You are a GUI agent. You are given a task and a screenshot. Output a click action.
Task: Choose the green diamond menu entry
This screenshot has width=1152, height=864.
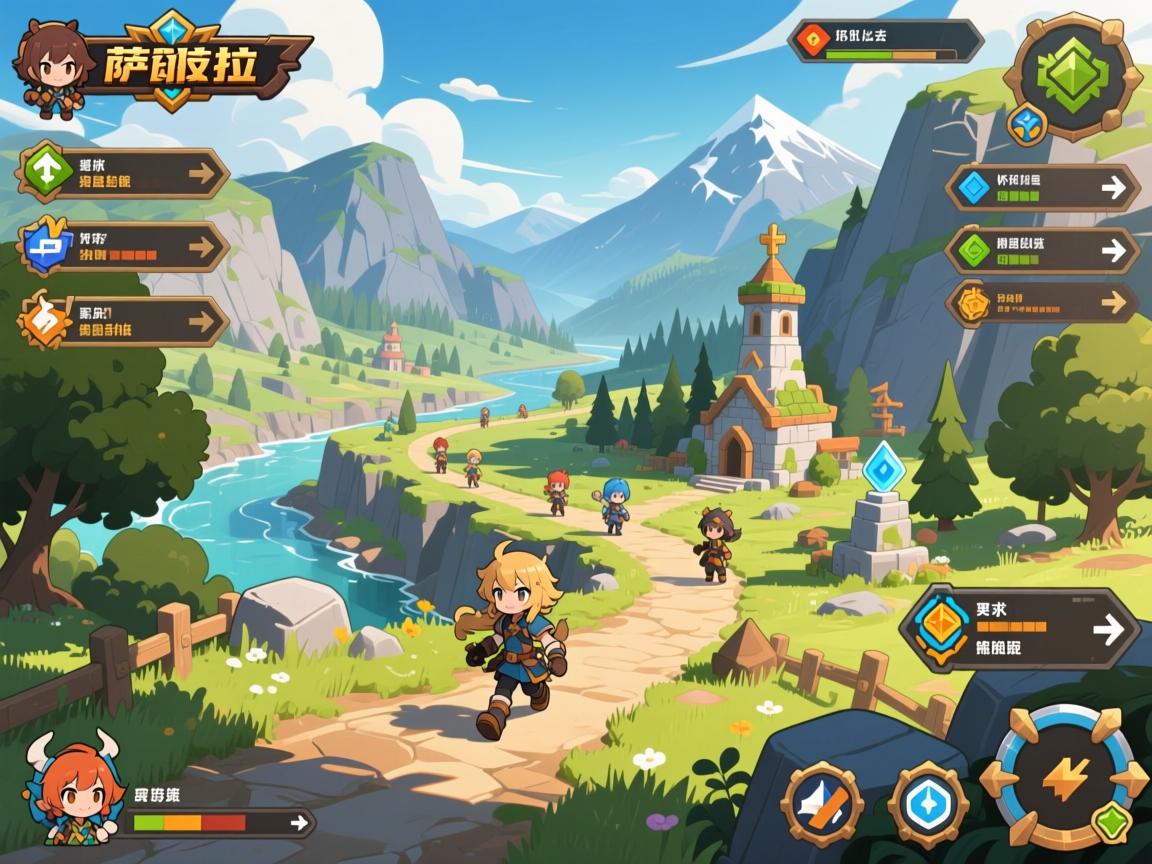1042,250
